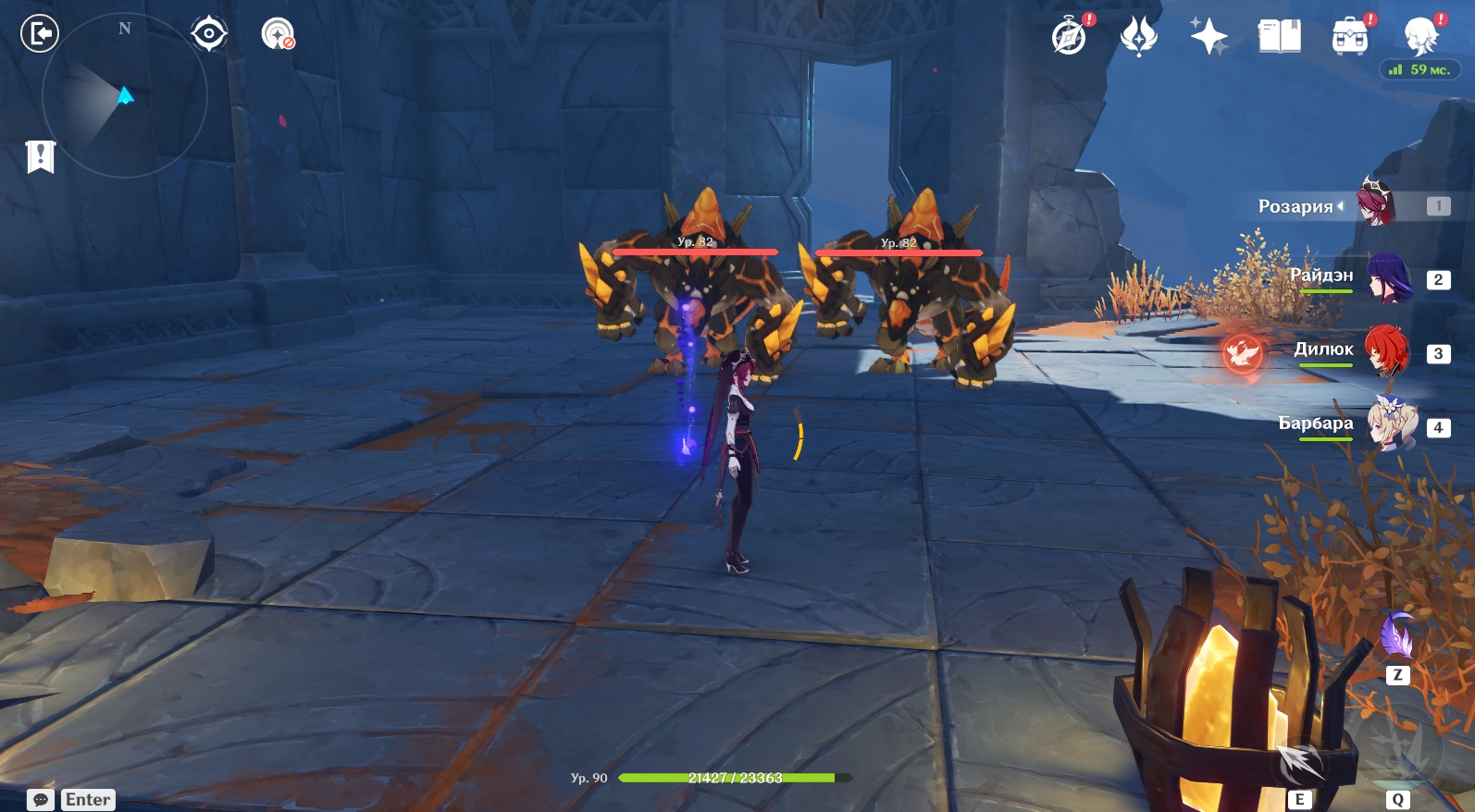Click the target crosshair icon
Screen dimensions: 1475x812
coord(209,34)
